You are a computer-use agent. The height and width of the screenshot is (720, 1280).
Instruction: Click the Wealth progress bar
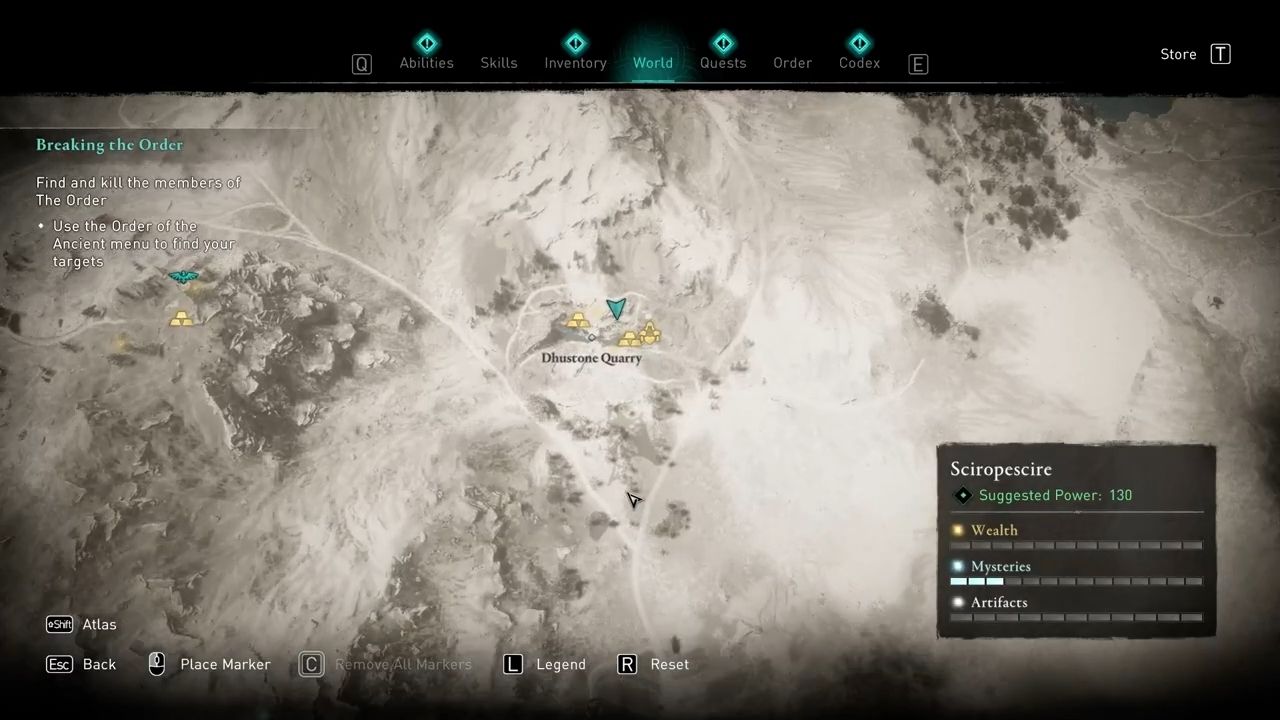pos(1075,545)
